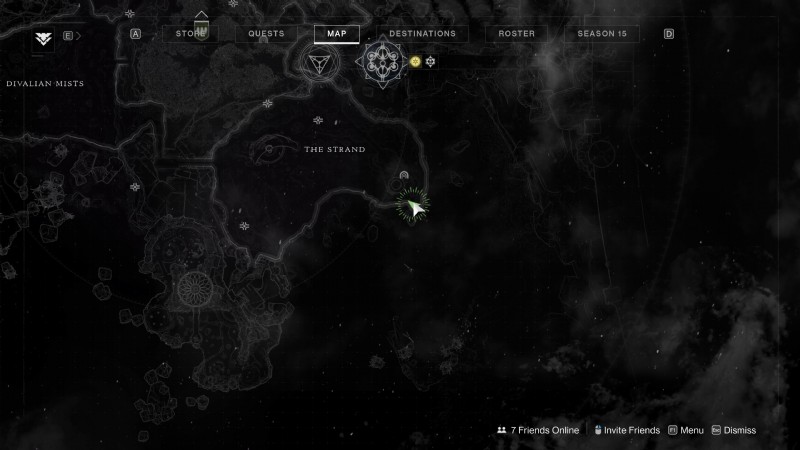Open the Season 15 tab

click(x=602, y=33)
